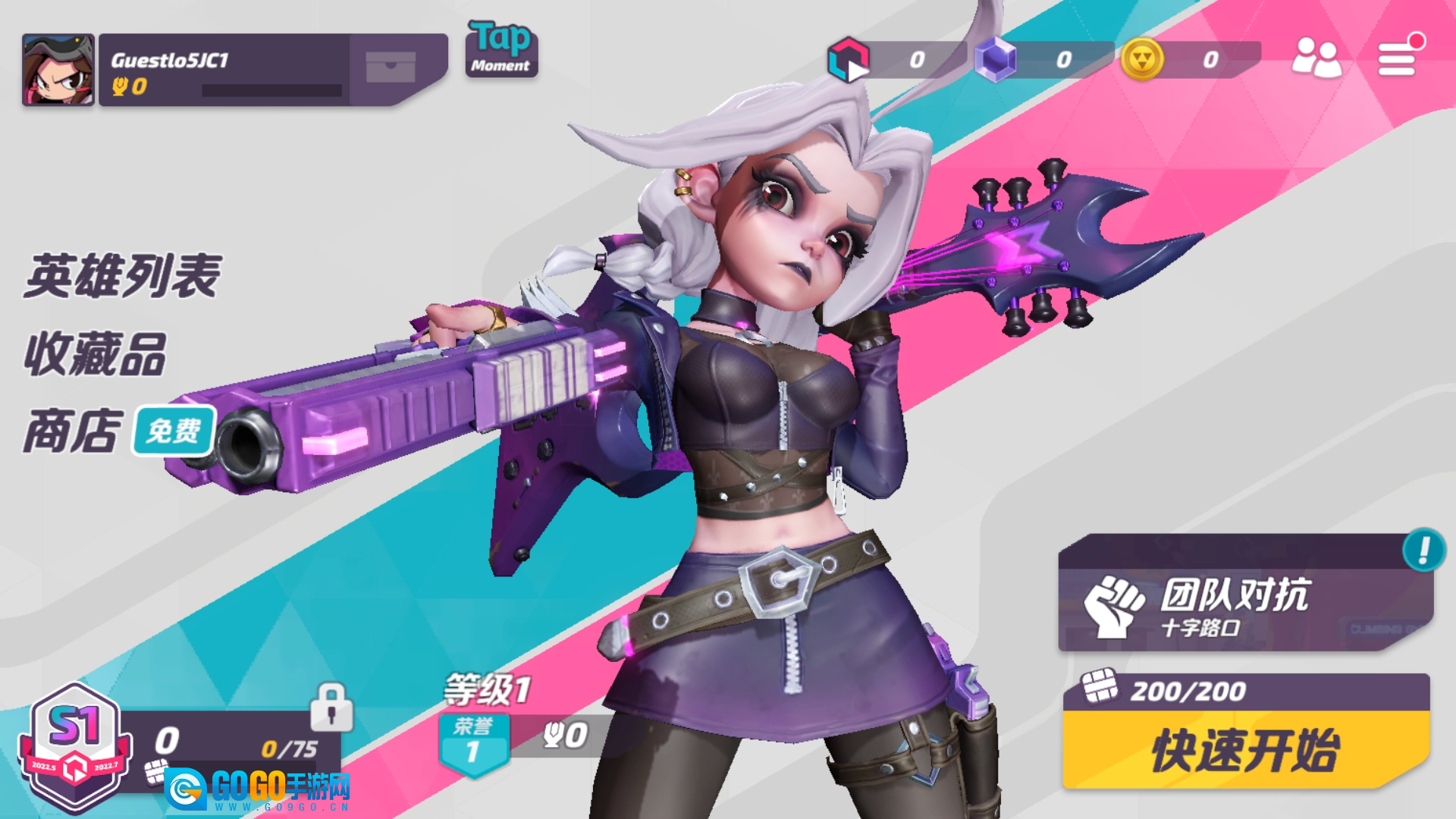This screenshot has width=1456, height=819.
Task: Open the 英雄列表 hero list
Action: (122, 276)
